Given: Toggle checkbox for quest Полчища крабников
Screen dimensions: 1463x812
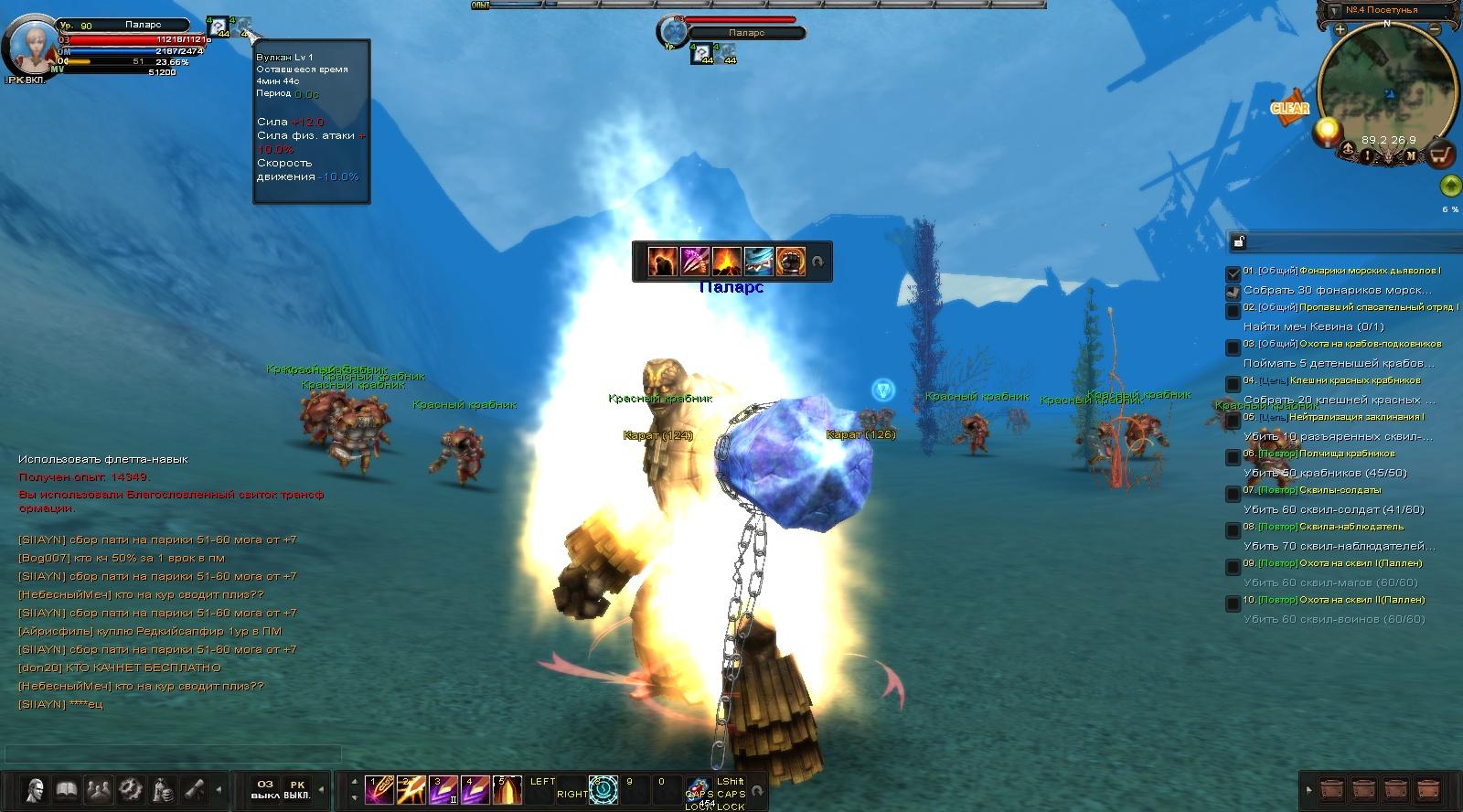Looking at the screenshot, I should click(x=1233, y=456).
